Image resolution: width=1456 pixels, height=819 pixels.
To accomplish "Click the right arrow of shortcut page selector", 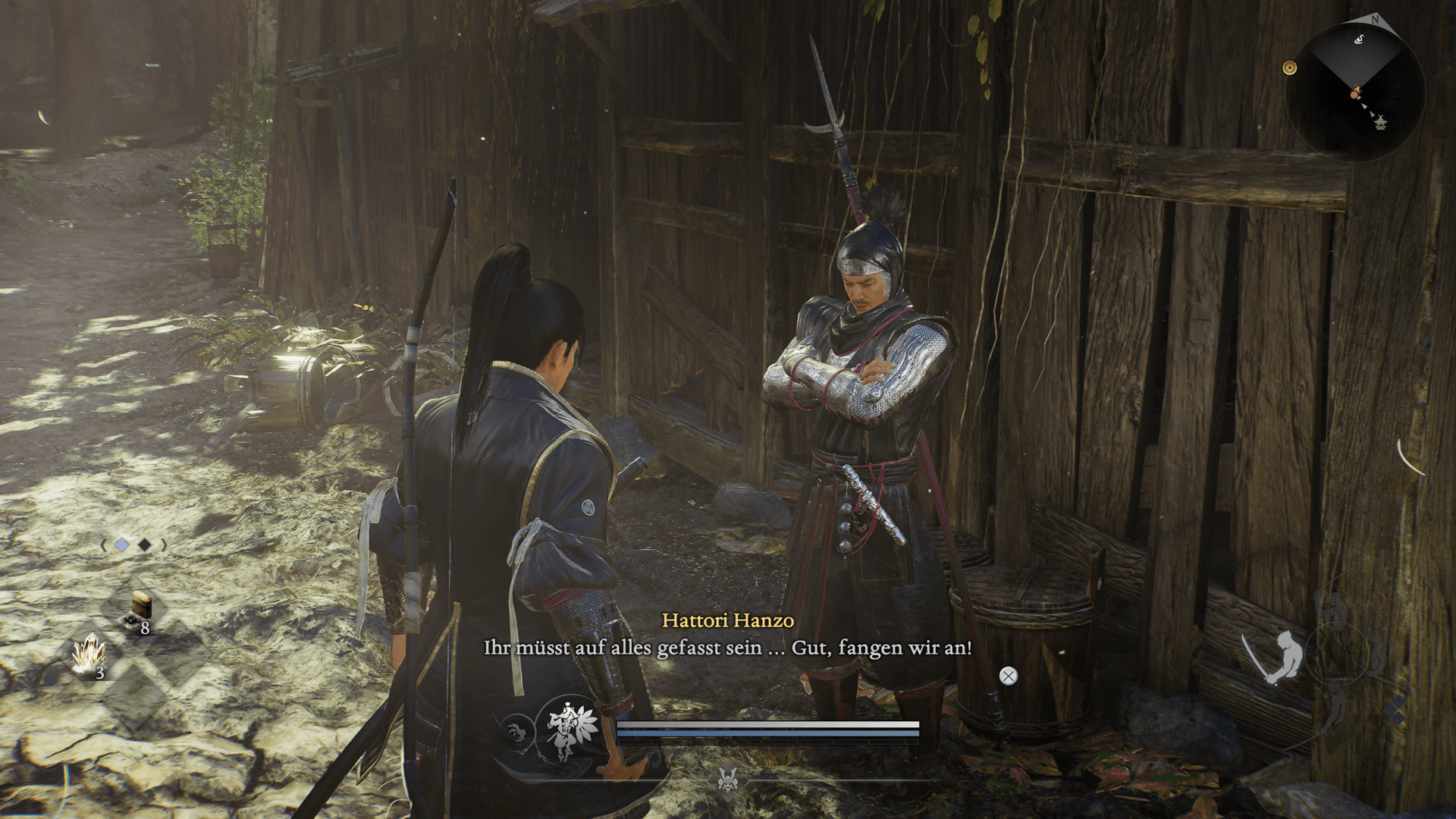I will click(x=164, y=544).
